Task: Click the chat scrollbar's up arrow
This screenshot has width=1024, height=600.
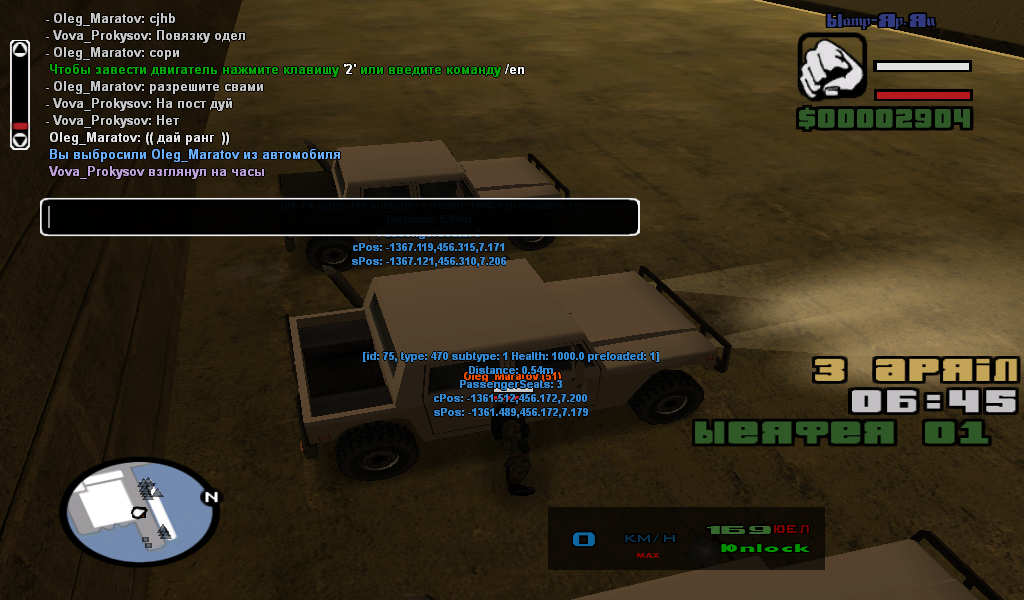Action: click(x=20, y=50)
